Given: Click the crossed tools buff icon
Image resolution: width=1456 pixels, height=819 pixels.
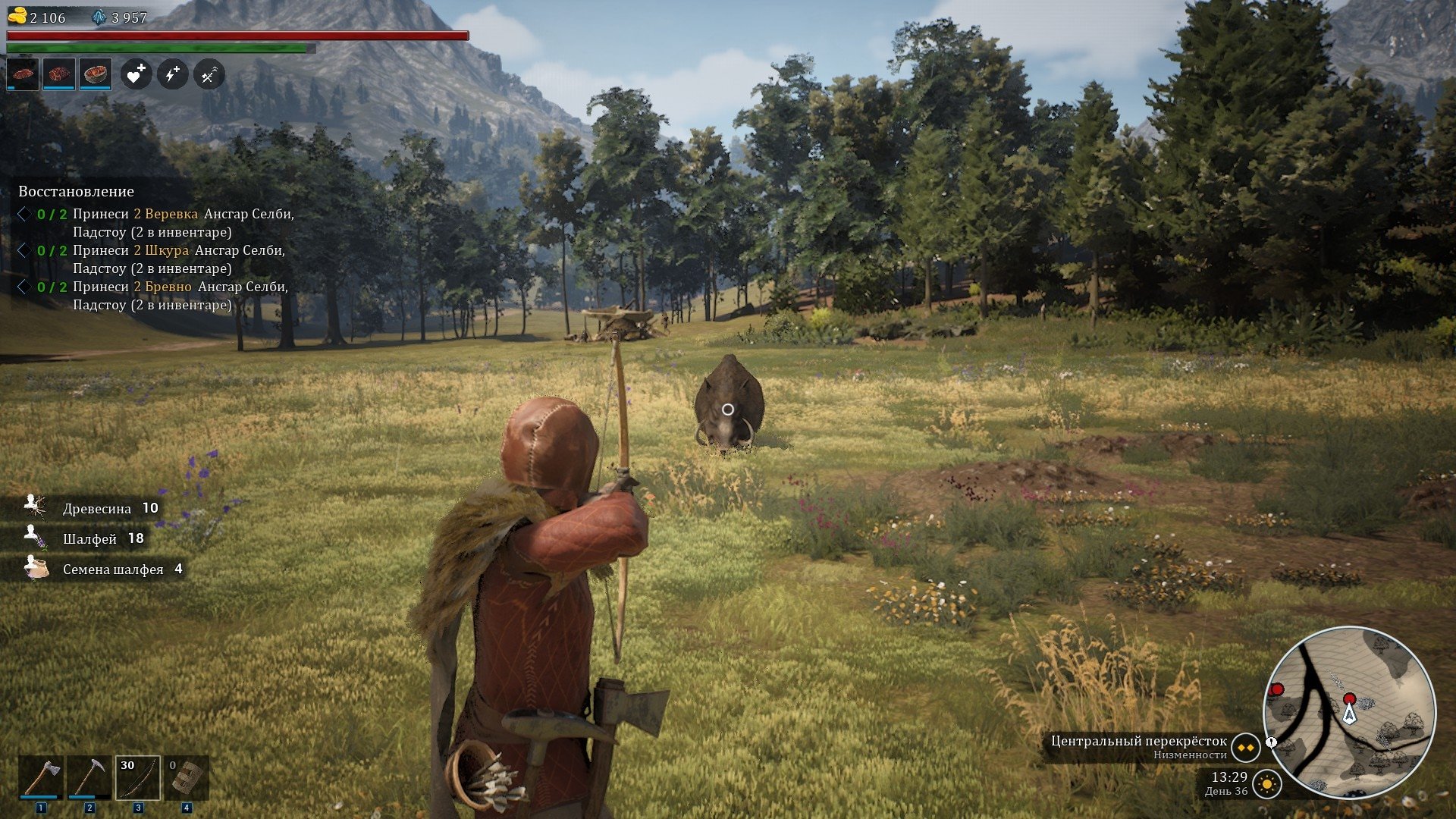Looking at the screenshot, I should point(209,74).
